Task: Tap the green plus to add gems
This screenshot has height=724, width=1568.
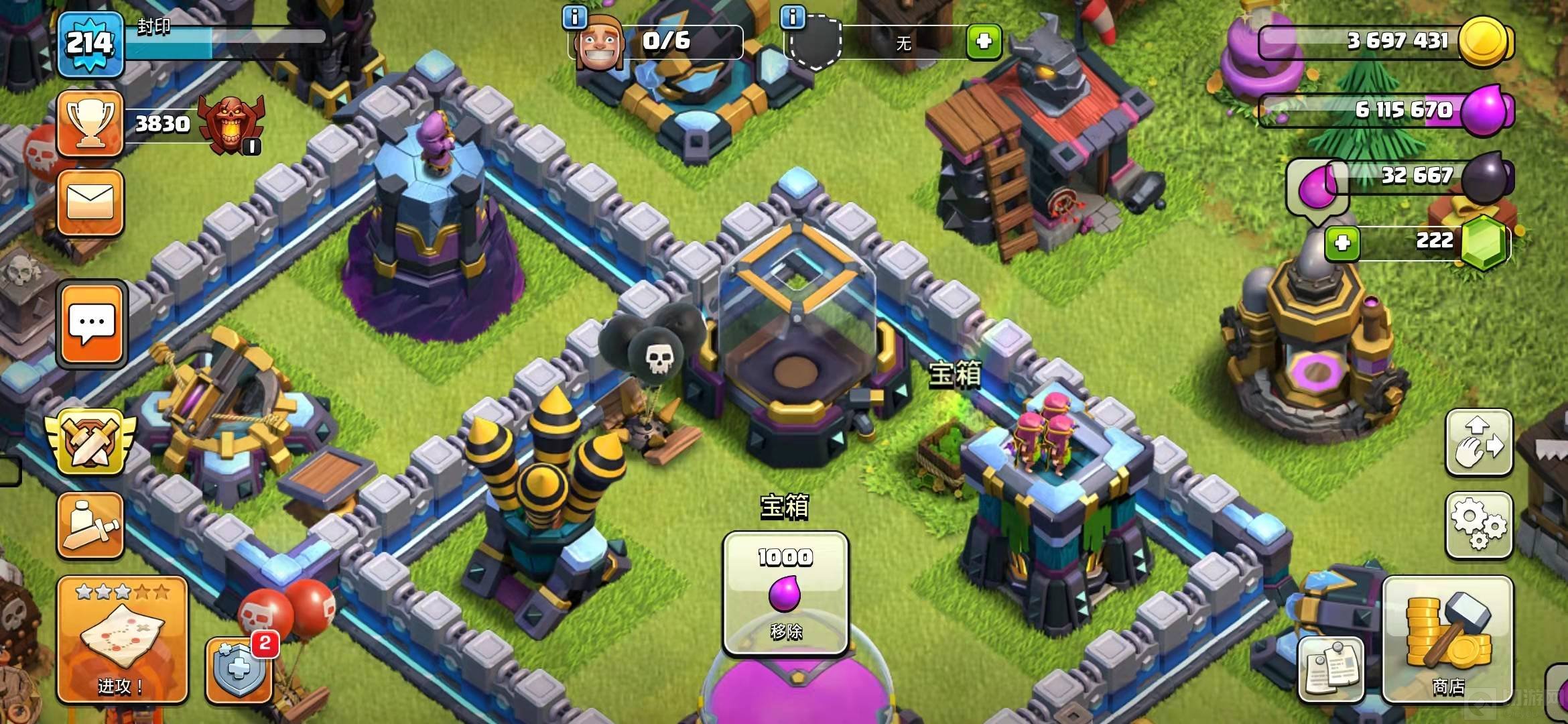Action: tap(1342, 243)
